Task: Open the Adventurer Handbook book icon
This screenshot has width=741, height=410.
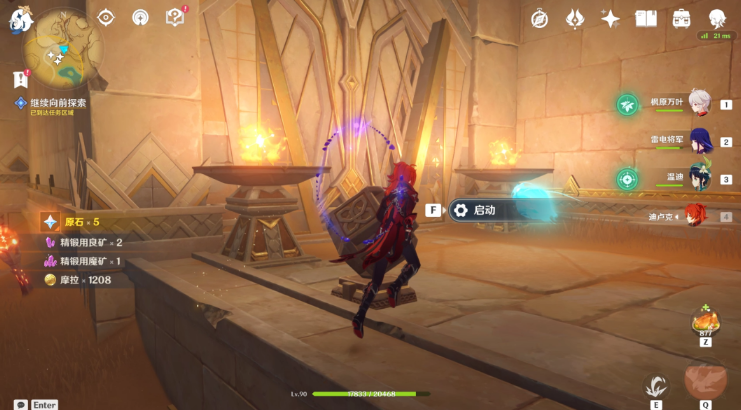Action: click(x=646, y=18)
